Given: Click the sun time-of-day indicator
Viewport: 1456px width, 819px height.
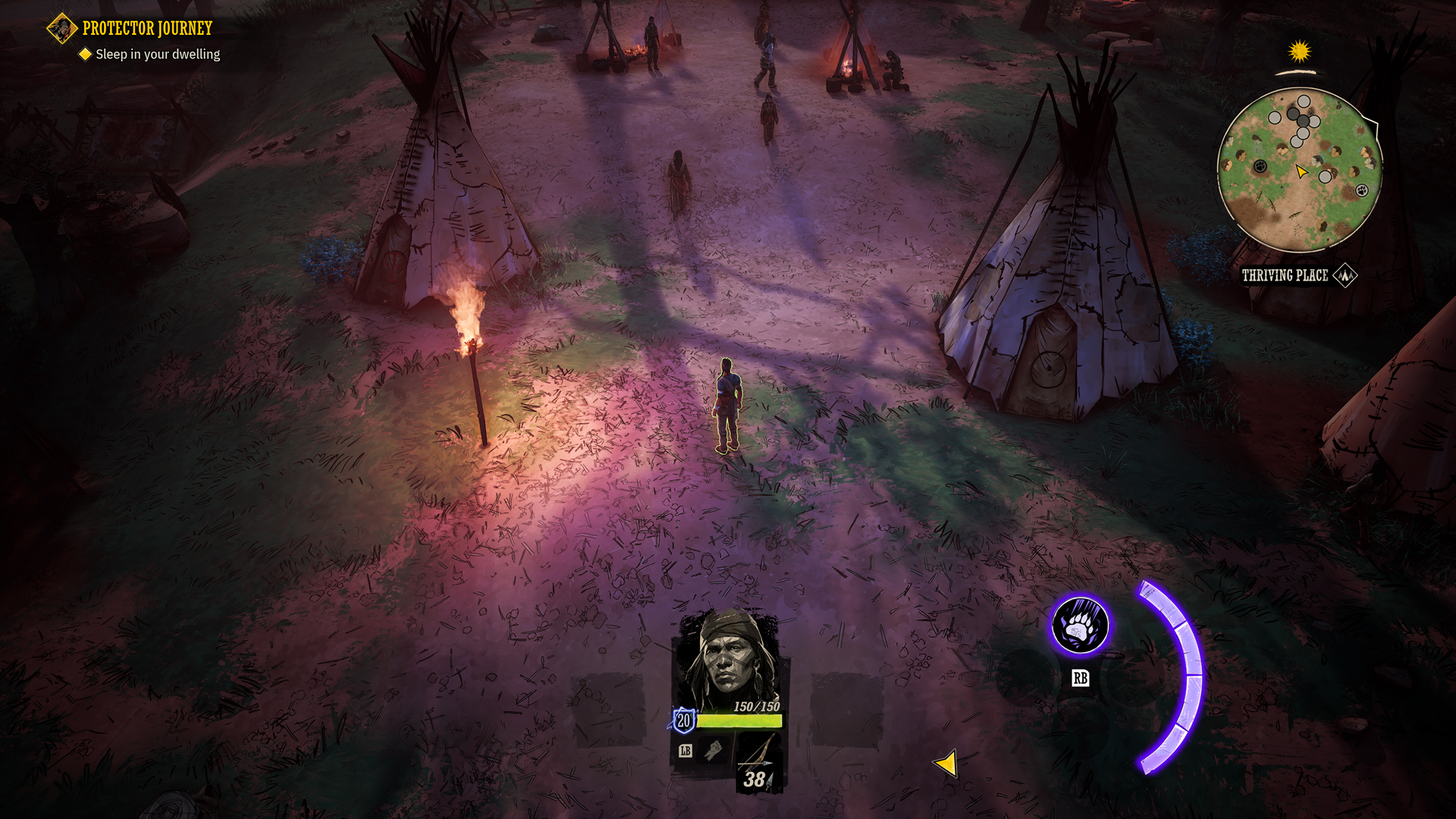Looking at the screenshot, I should (1300, 52).
